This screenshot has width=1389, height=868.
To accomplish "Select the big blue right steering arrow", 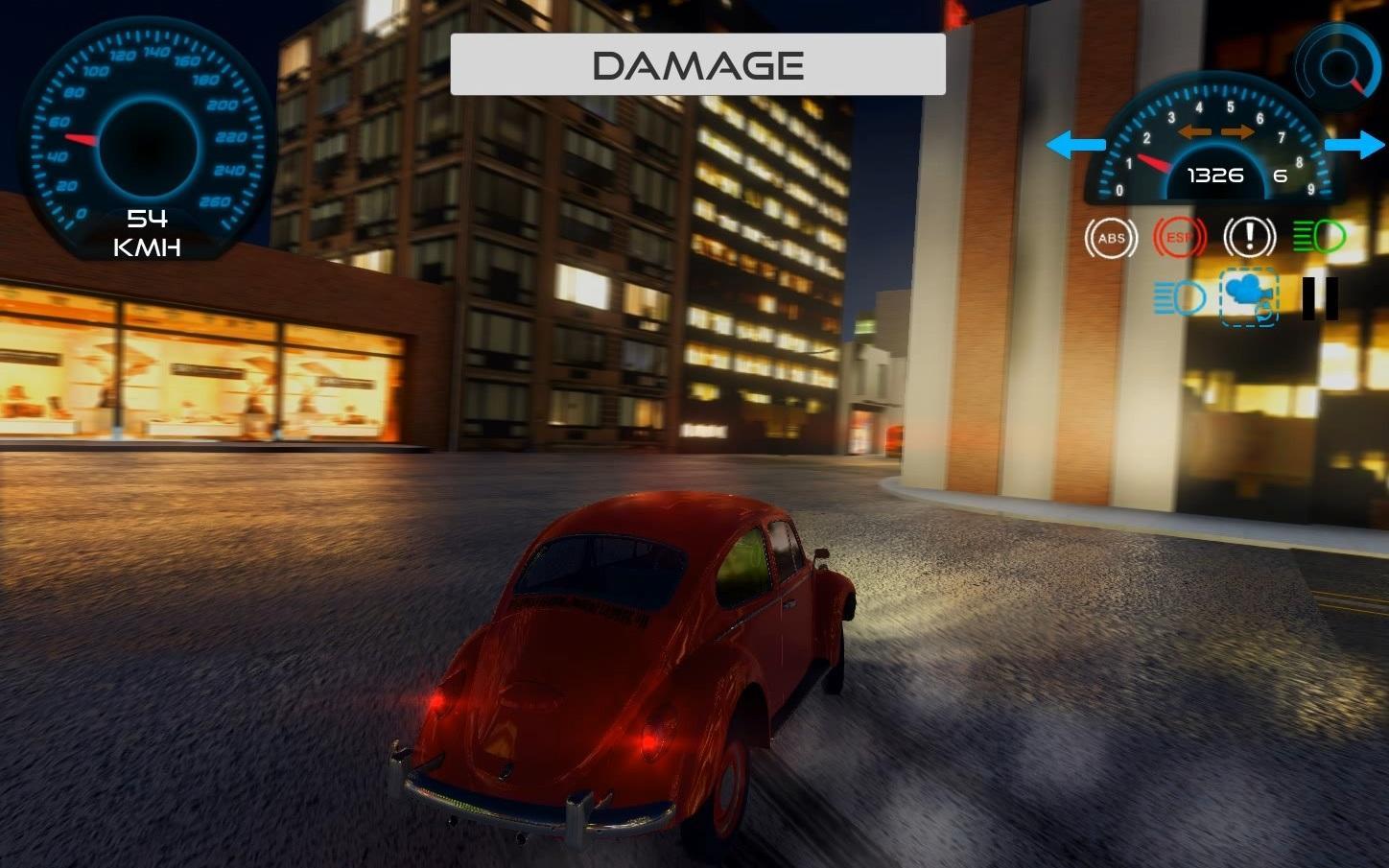I will tap(1354, 145).
